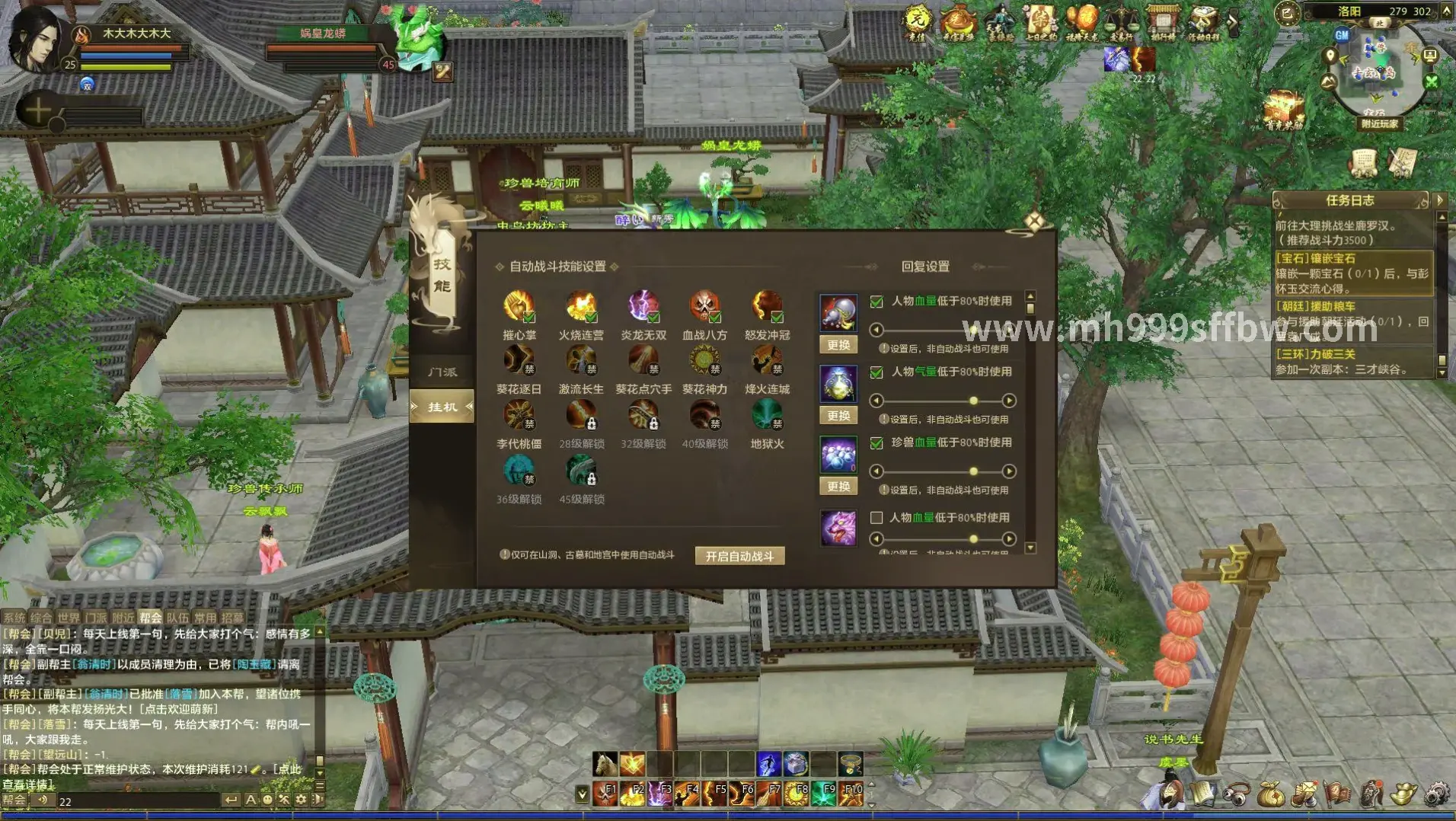Click the 血战八方 skill icon
This screenshot has width=1456, height=821.
point(704,307)
